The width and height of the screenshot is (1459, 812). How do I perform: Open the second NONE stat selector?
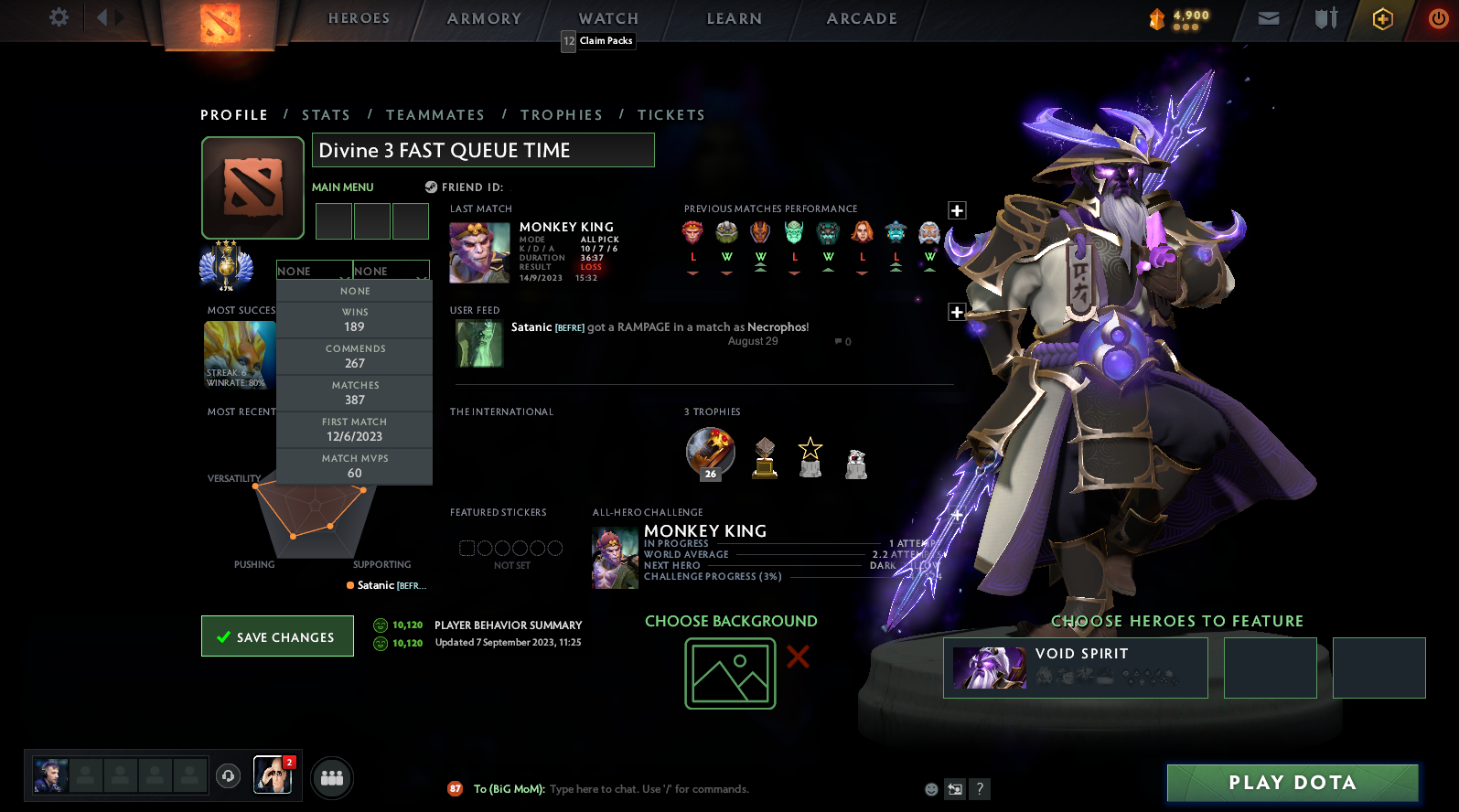point(391,271)
